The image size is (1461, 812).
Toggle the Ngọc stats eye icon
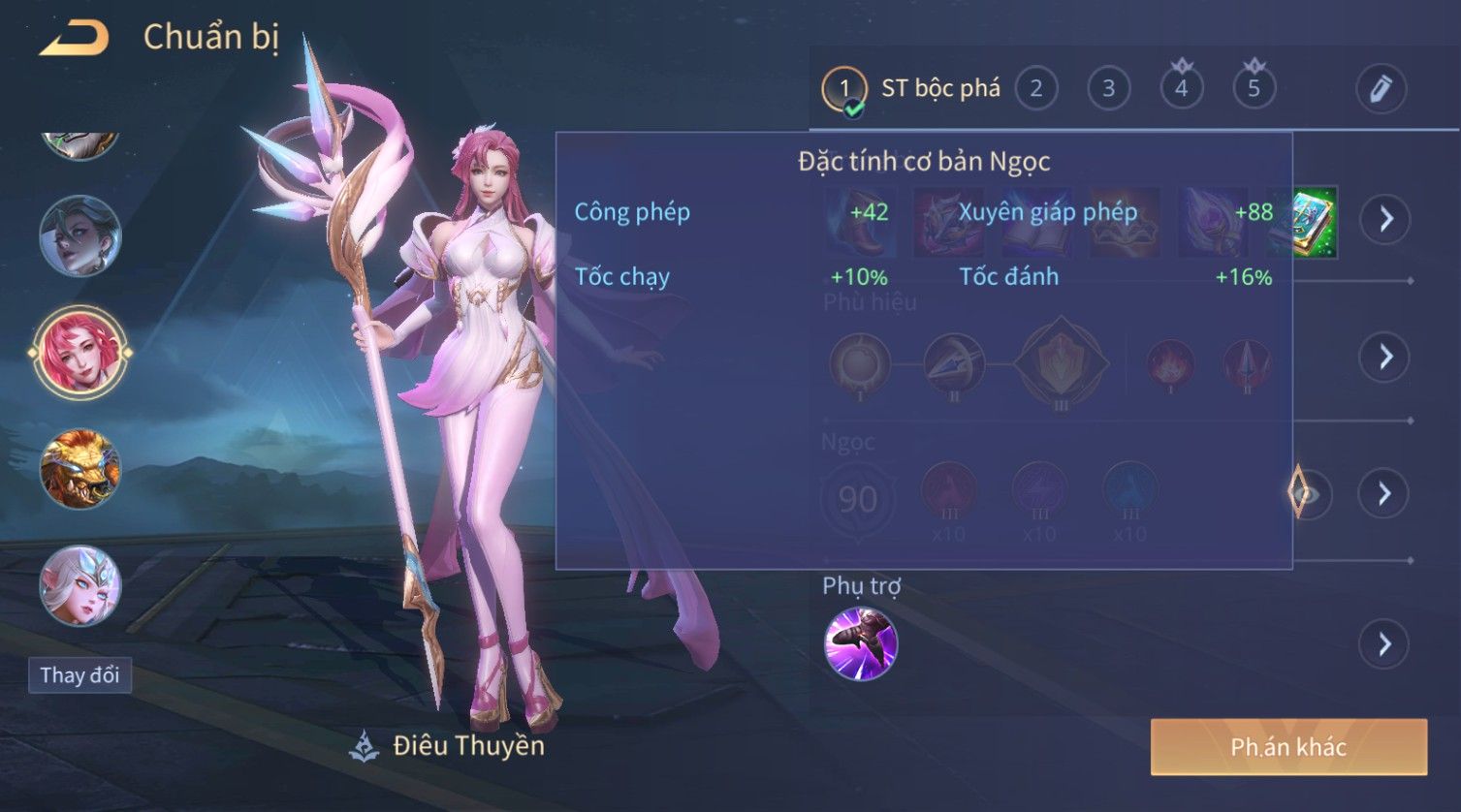point(1307,494)
